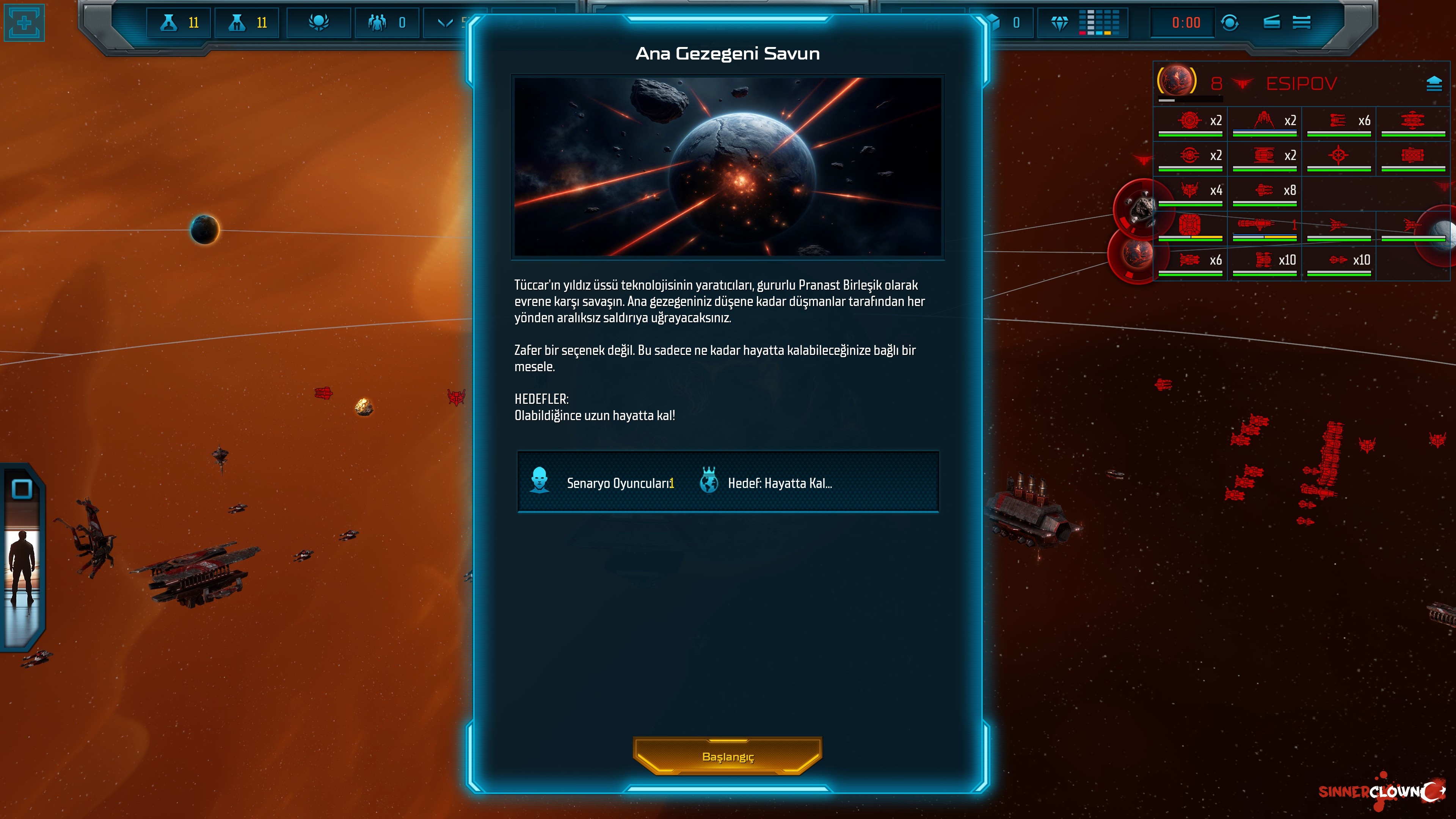1456x819 pixels.
Task: Click the scenario artwork of the besieged planet
Action: (728, 167)
